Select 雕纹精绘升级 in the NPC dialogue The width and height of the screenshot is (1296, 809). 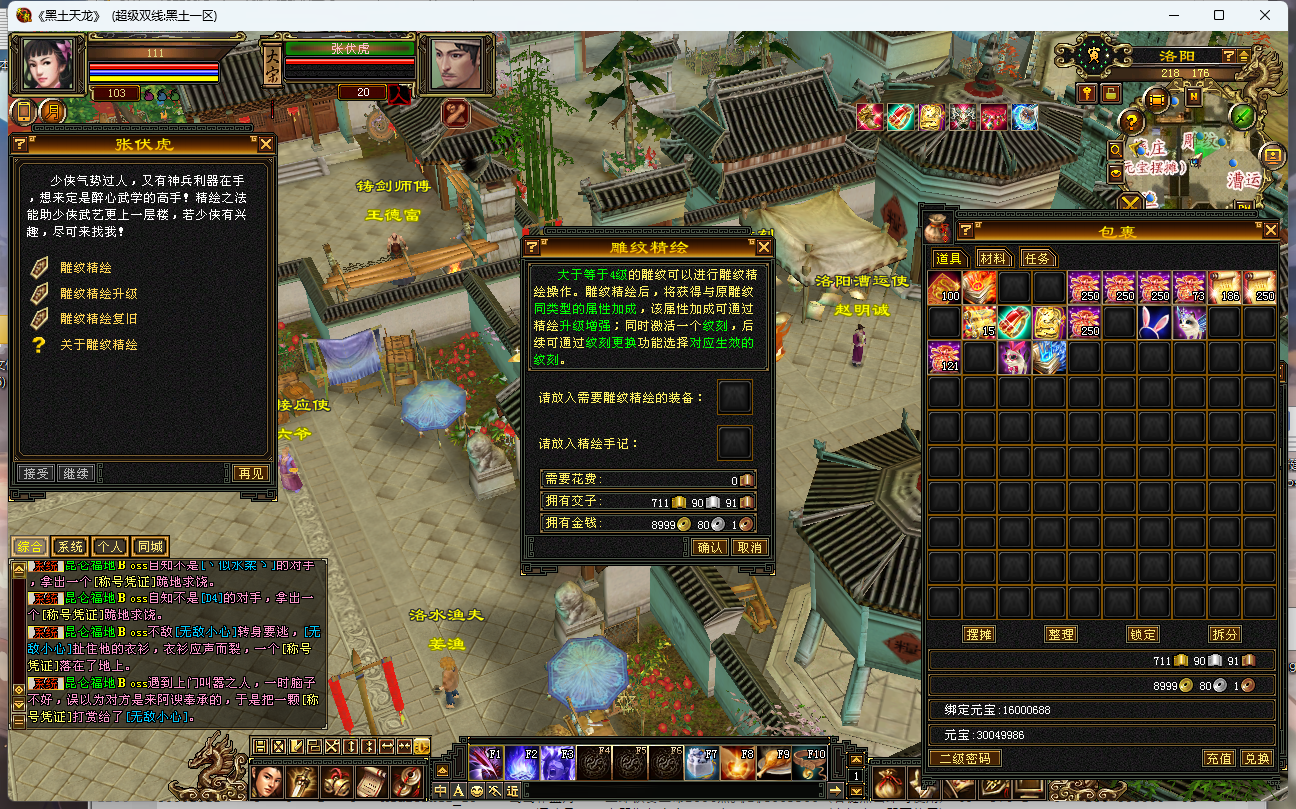(98, 294)
